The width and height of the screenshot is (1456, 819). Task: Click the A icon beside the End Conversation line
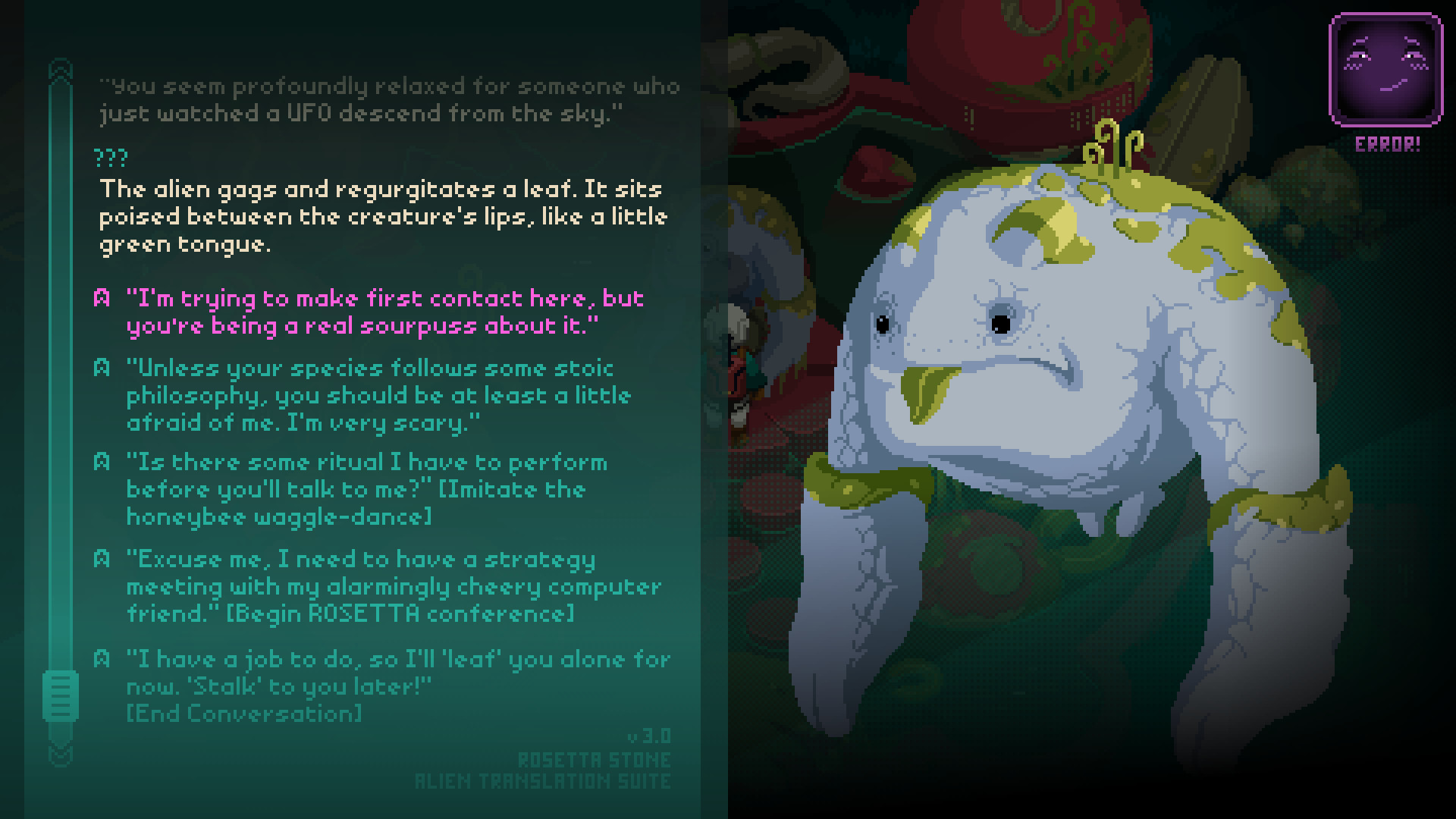pyautogui.click(x=103, y=659)
